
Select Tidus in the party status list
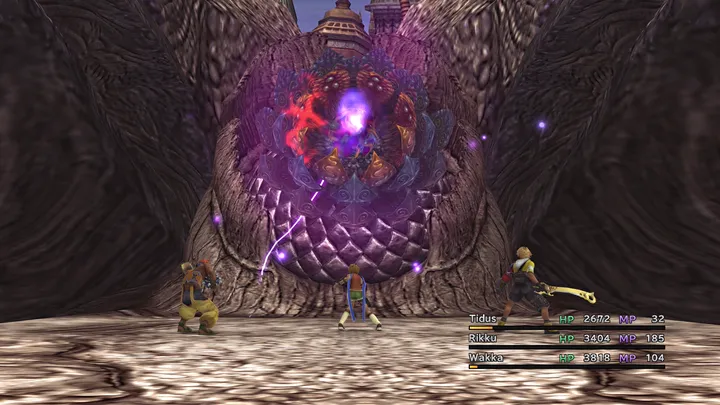[x=486, y=319]
